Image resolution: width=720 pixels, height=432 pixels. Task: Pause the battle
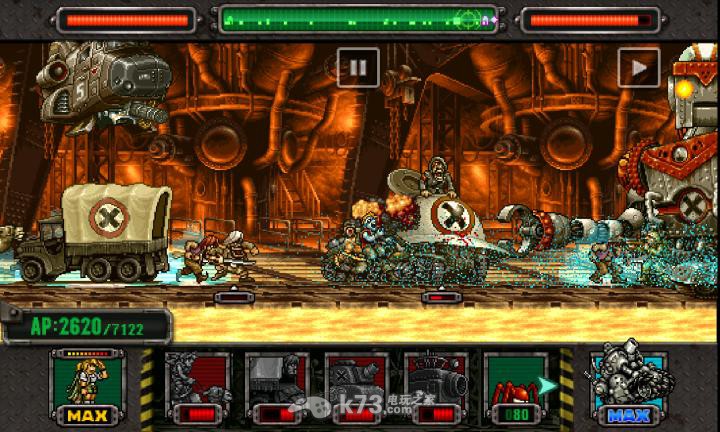(x=357, y=67)
